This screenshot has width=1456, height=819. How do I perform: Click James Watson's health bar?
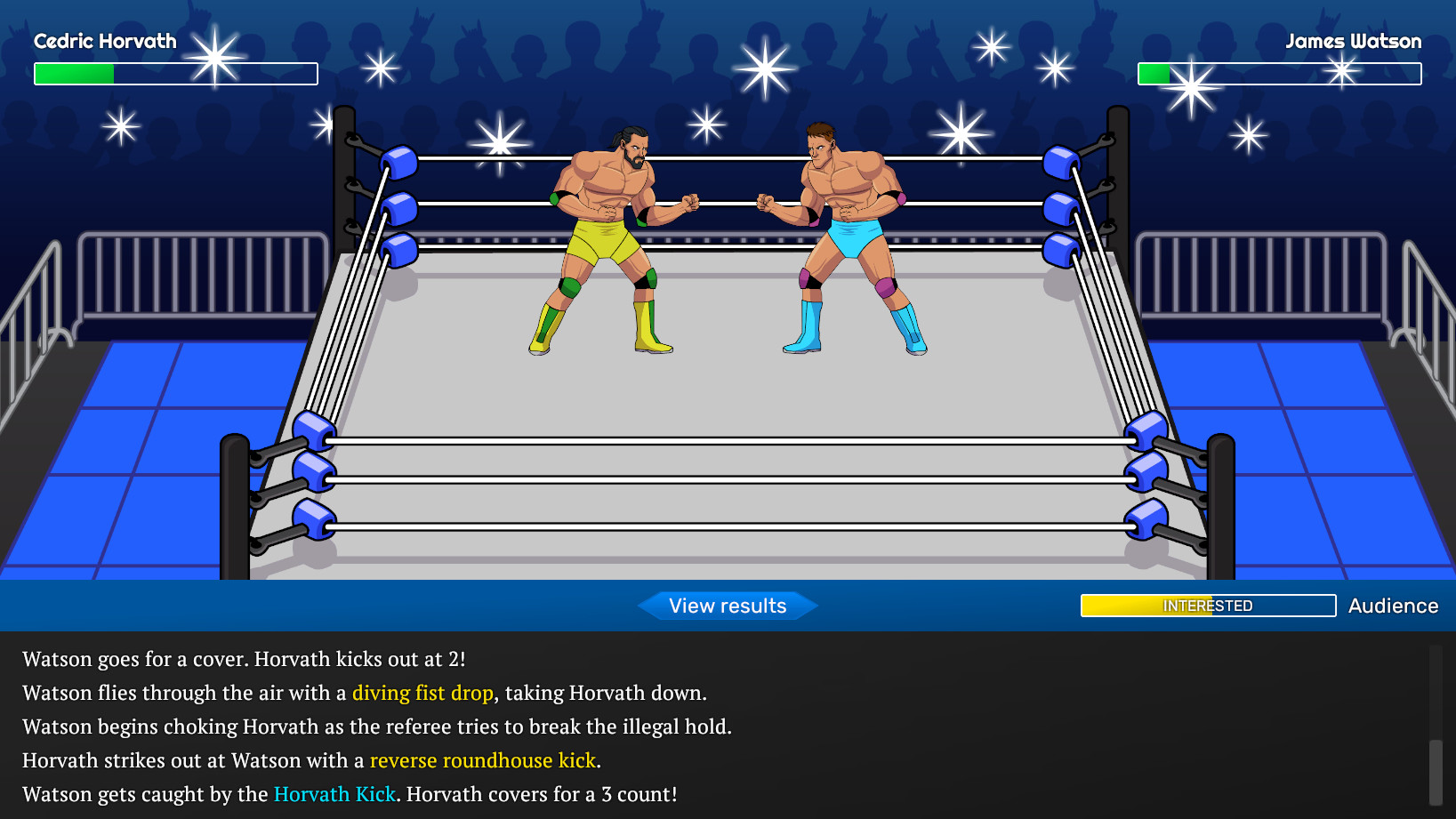(1279, 74)
